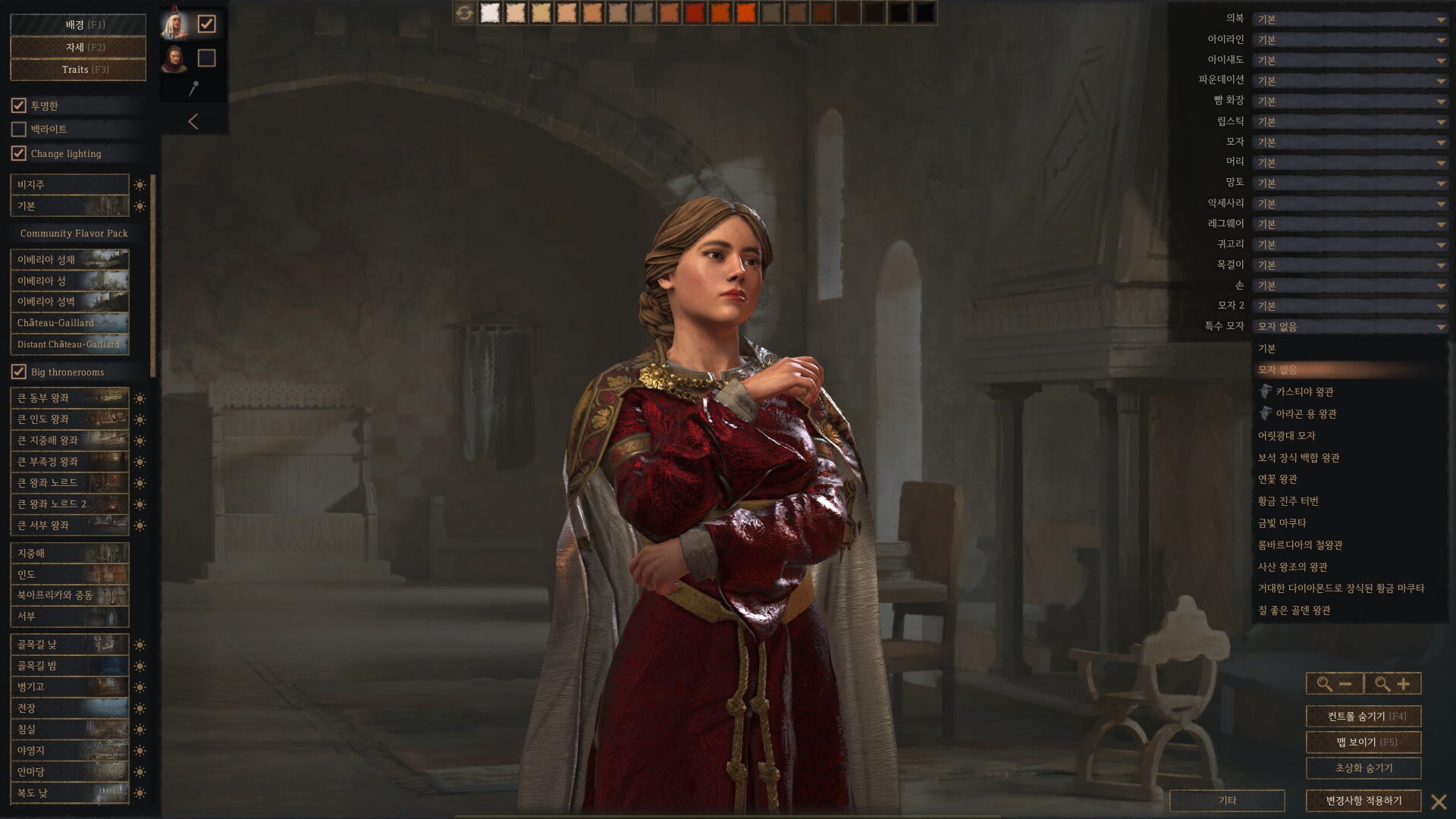Select the 침실 background
1456x819 pixels.
click(70, 730)
